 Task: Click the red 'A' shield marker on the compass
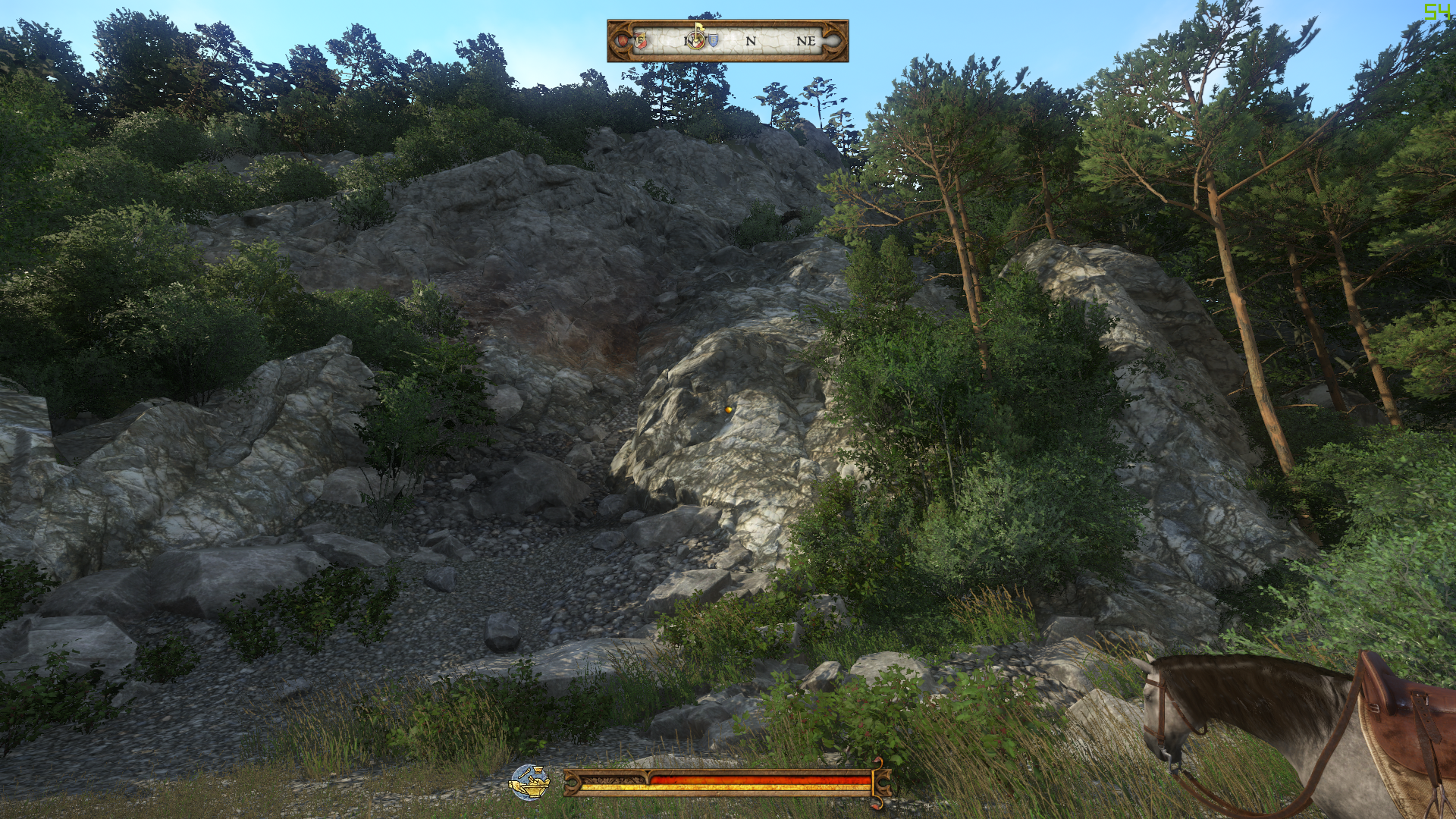(623, 41)
